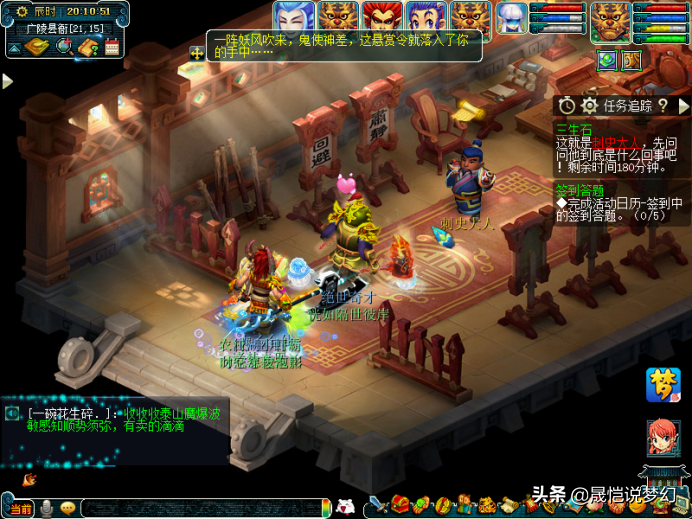Expand the side panel arrow on the left edge

click(x=7, y=81)
